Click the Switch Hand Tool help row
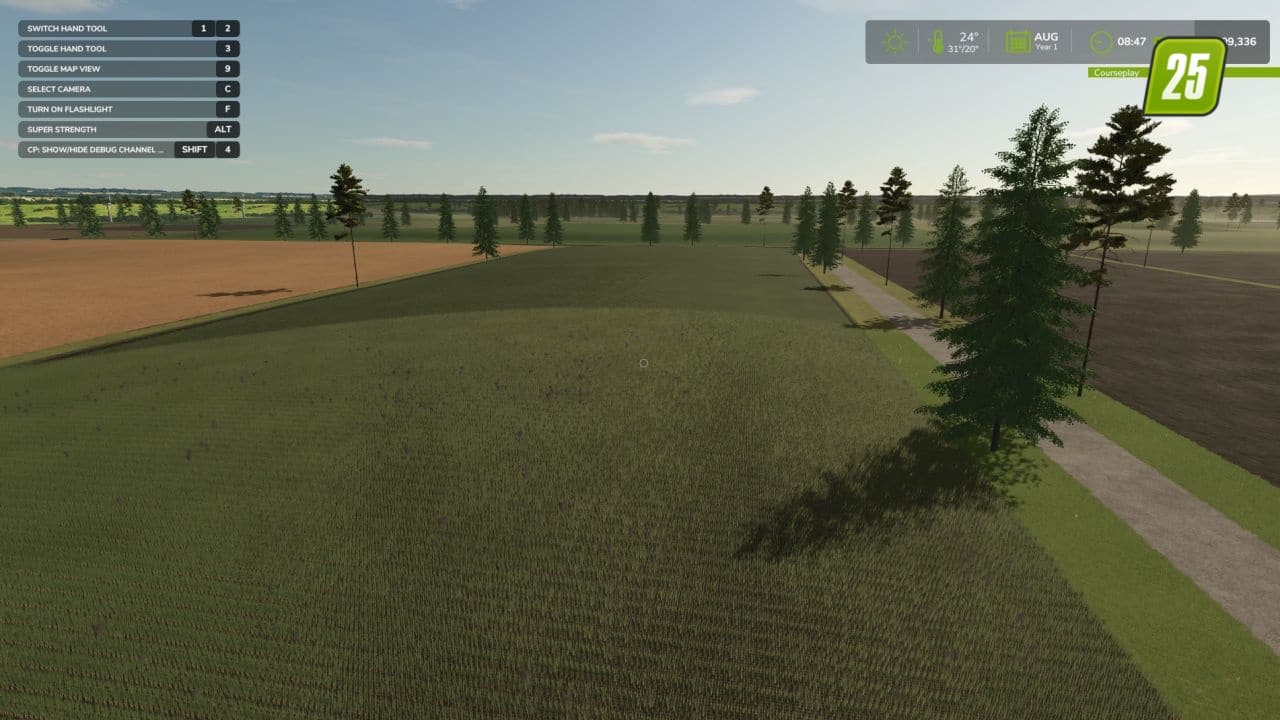The height and width of the screenshot is (720, 1280). click(x=120, y=28)
